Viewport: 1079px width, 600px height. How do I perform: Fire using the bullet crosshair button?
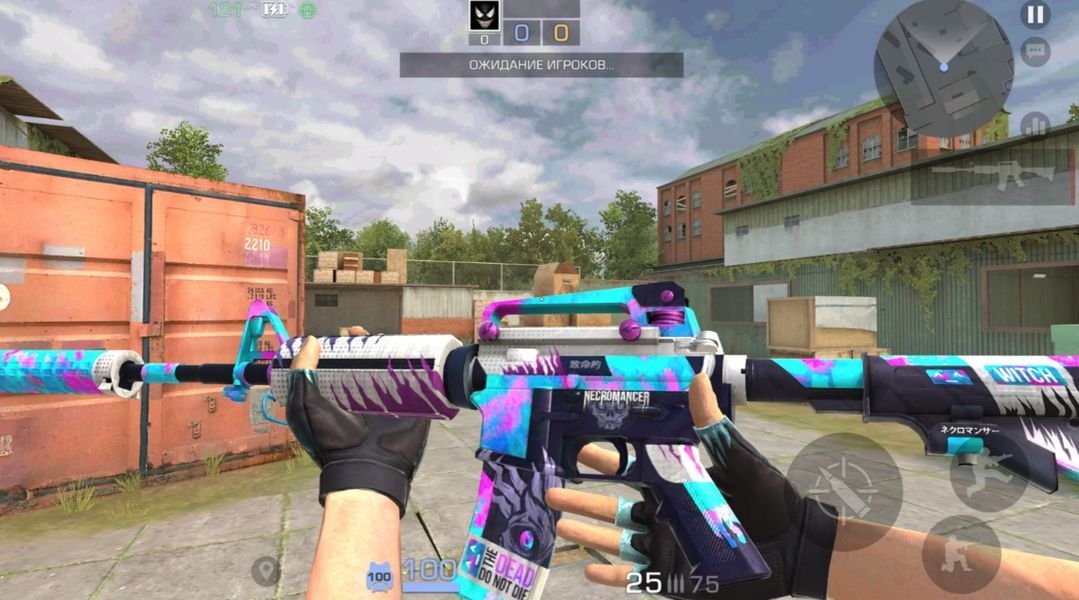coord(845,491)
